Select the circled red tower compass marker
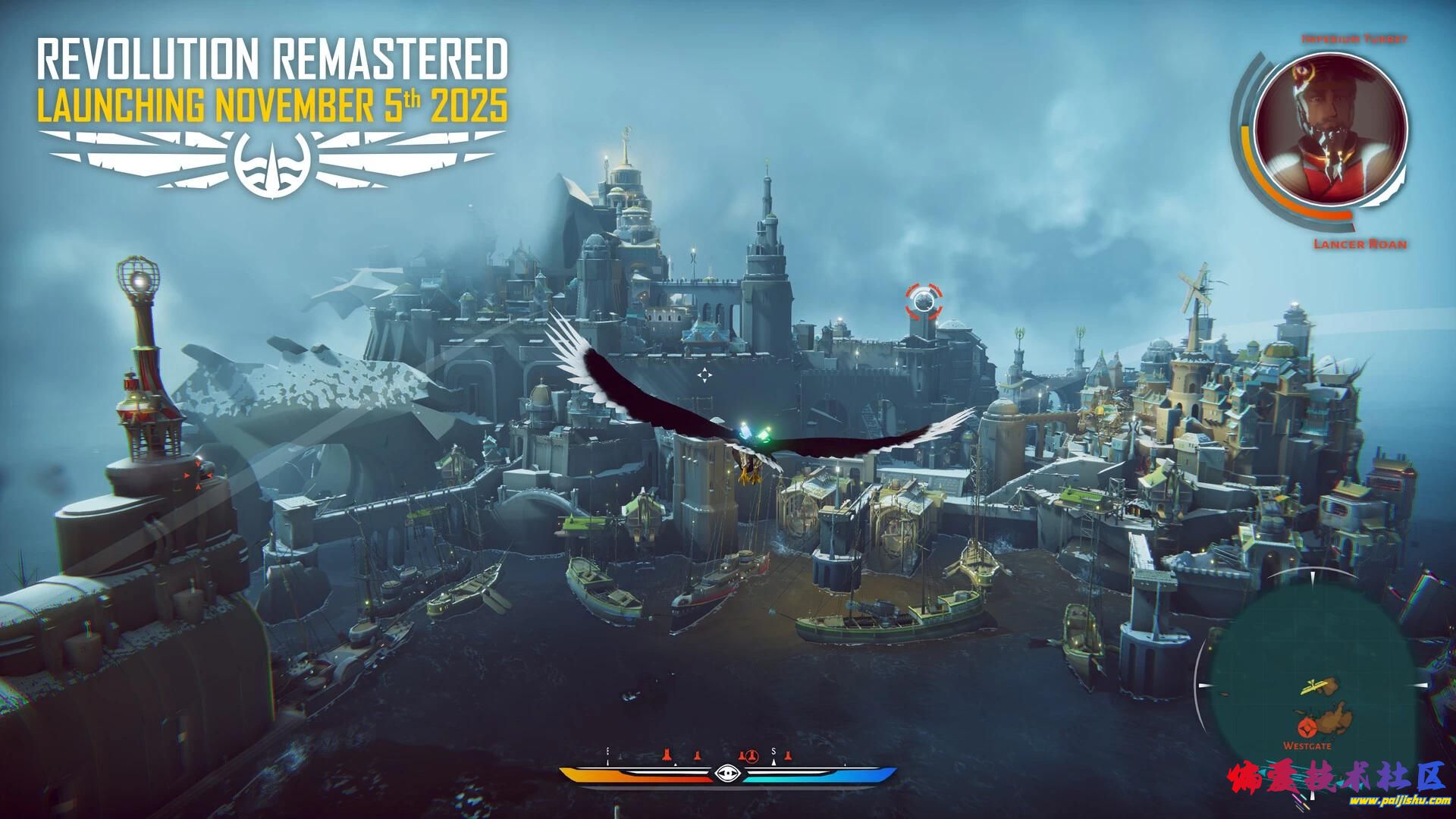The image size is (1456, 819). click(x=752, y=756)
